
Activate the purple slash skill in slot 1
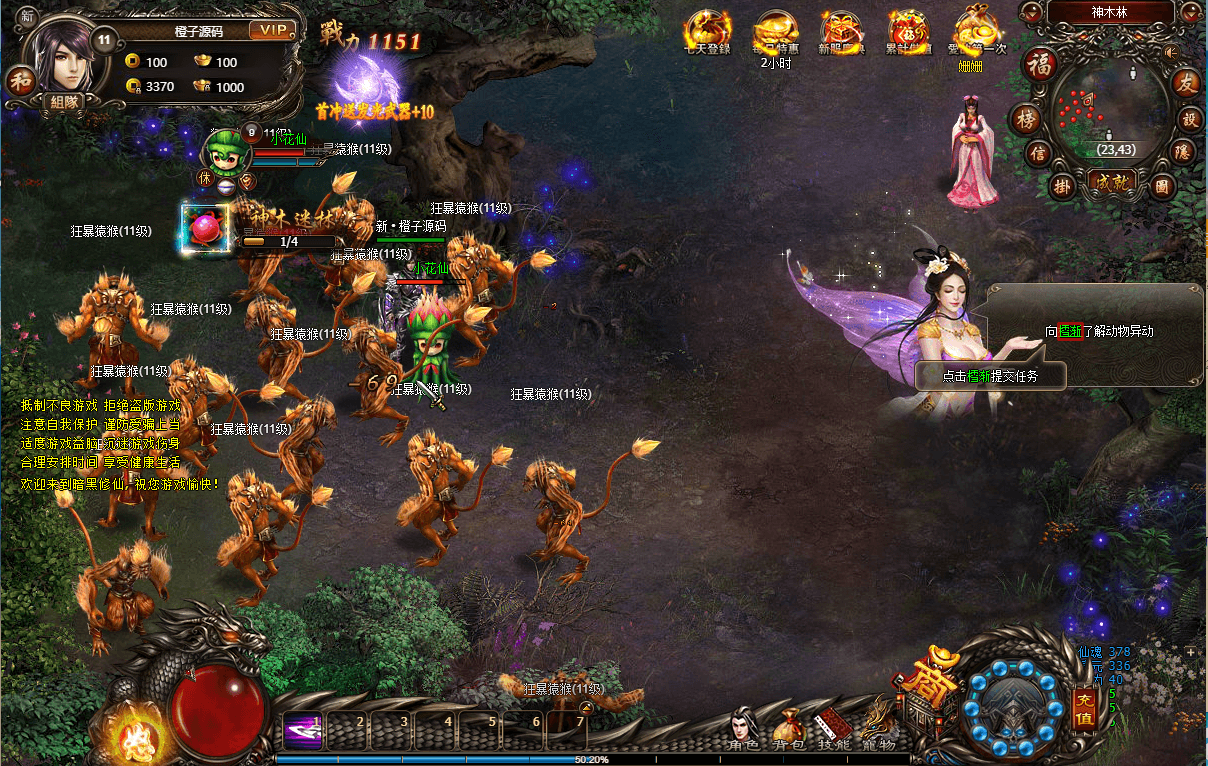pyautogui.click(x=302, y=729)
